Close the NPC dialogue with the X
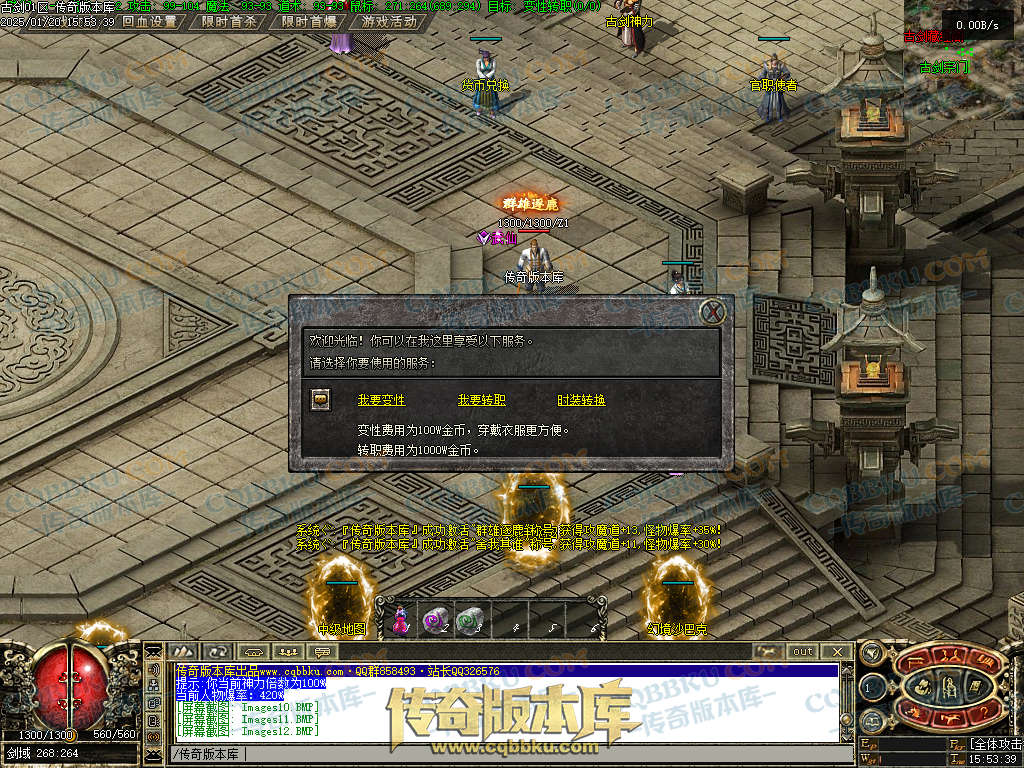 tap(713, 312)
